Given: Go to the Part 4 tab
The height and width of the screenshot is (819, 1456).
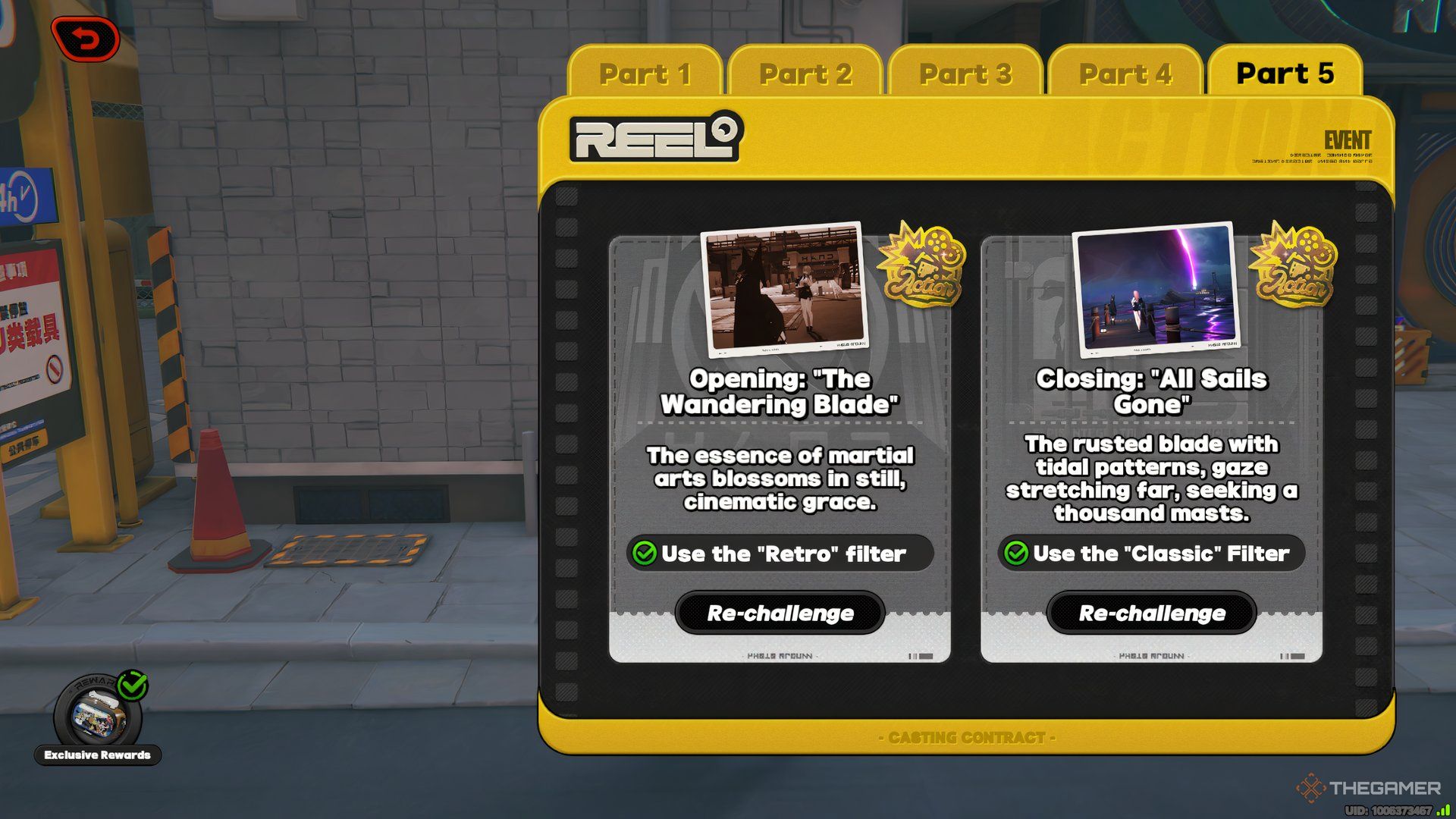Looking at the screenshot, I should pyautogui.click(x=1125, y=74).
